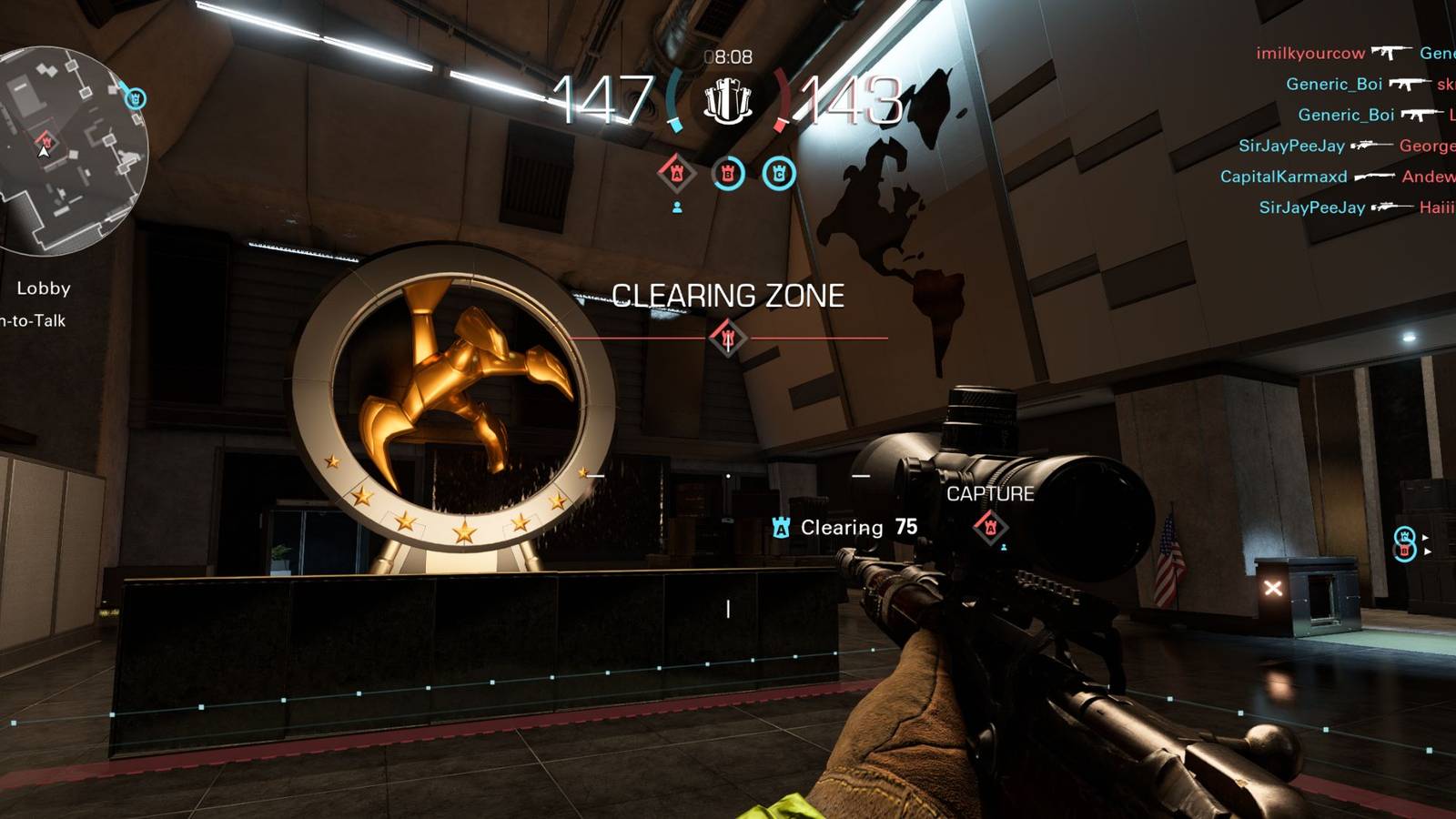Click the Generic_Boi name in the killfeed
The height and width of the screenshot is (819, 1456).
tap(1337, 84)
